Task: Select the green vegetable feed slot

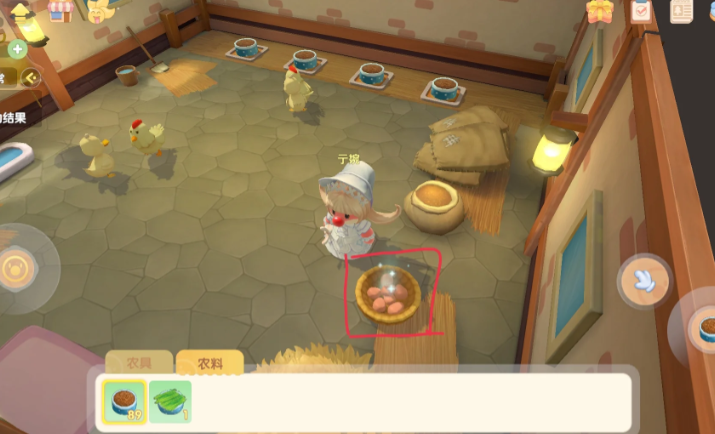Action: point(171,400)
